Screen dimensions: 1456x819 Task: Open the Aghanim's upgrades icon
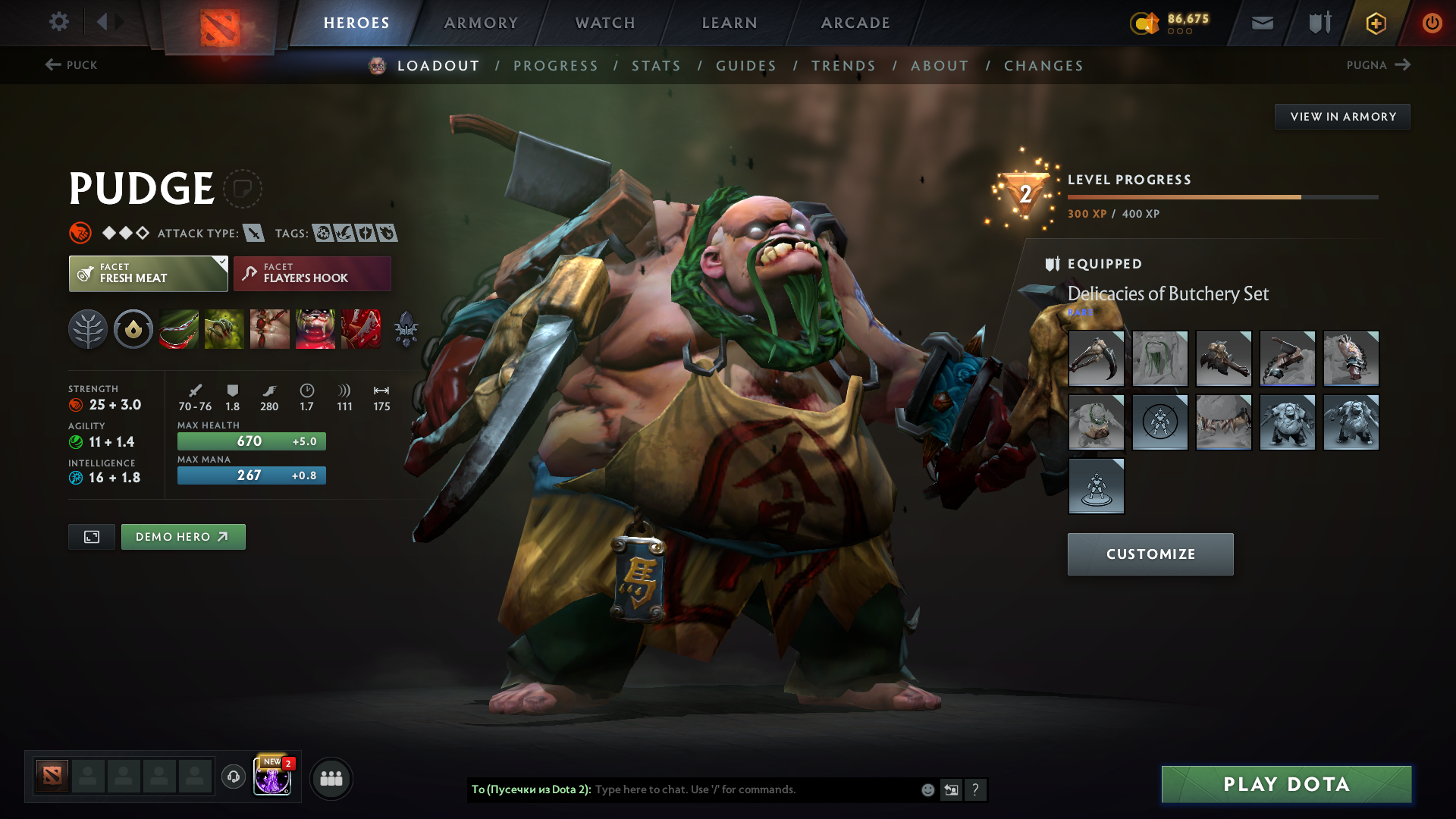tap(406, 329)
